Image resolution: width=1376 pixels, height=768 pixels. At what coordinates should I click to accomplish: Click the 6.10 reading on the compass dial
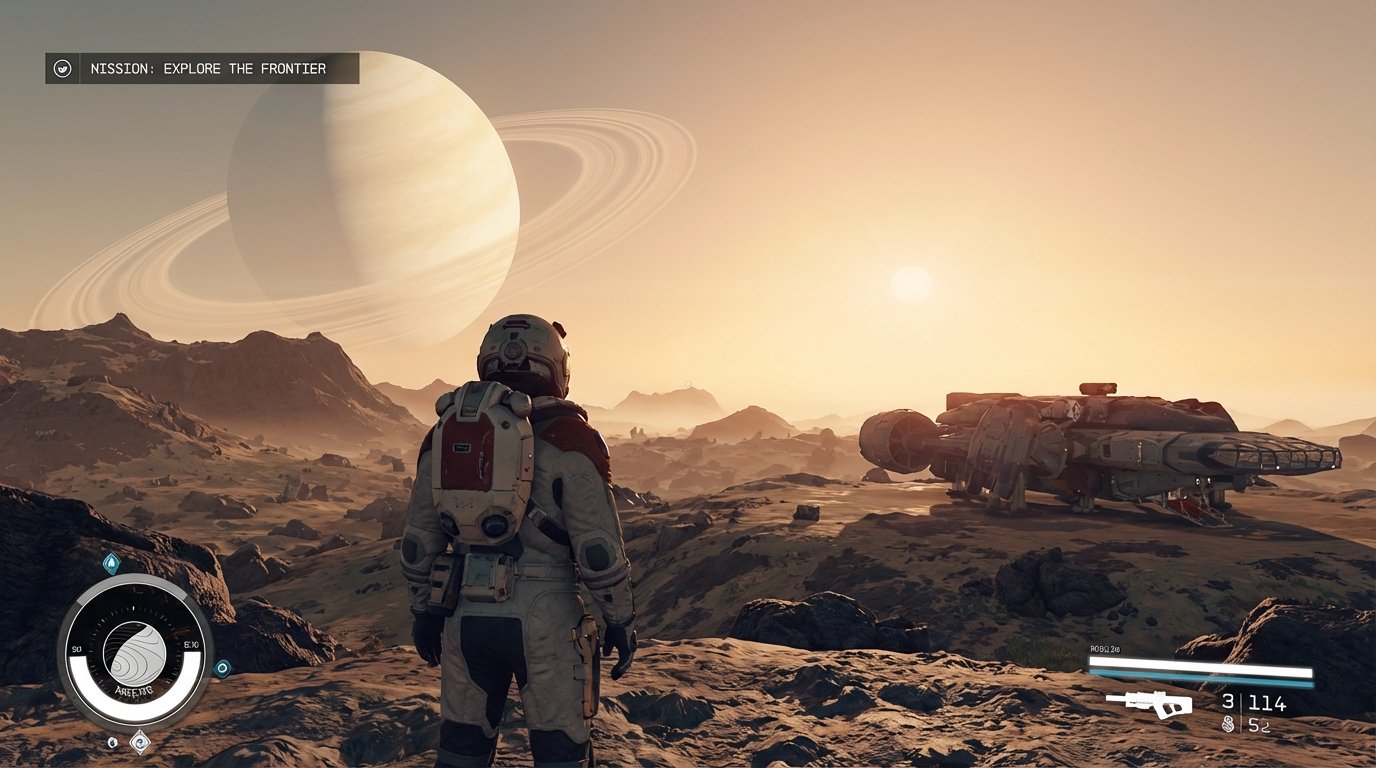tap(189, 643)
